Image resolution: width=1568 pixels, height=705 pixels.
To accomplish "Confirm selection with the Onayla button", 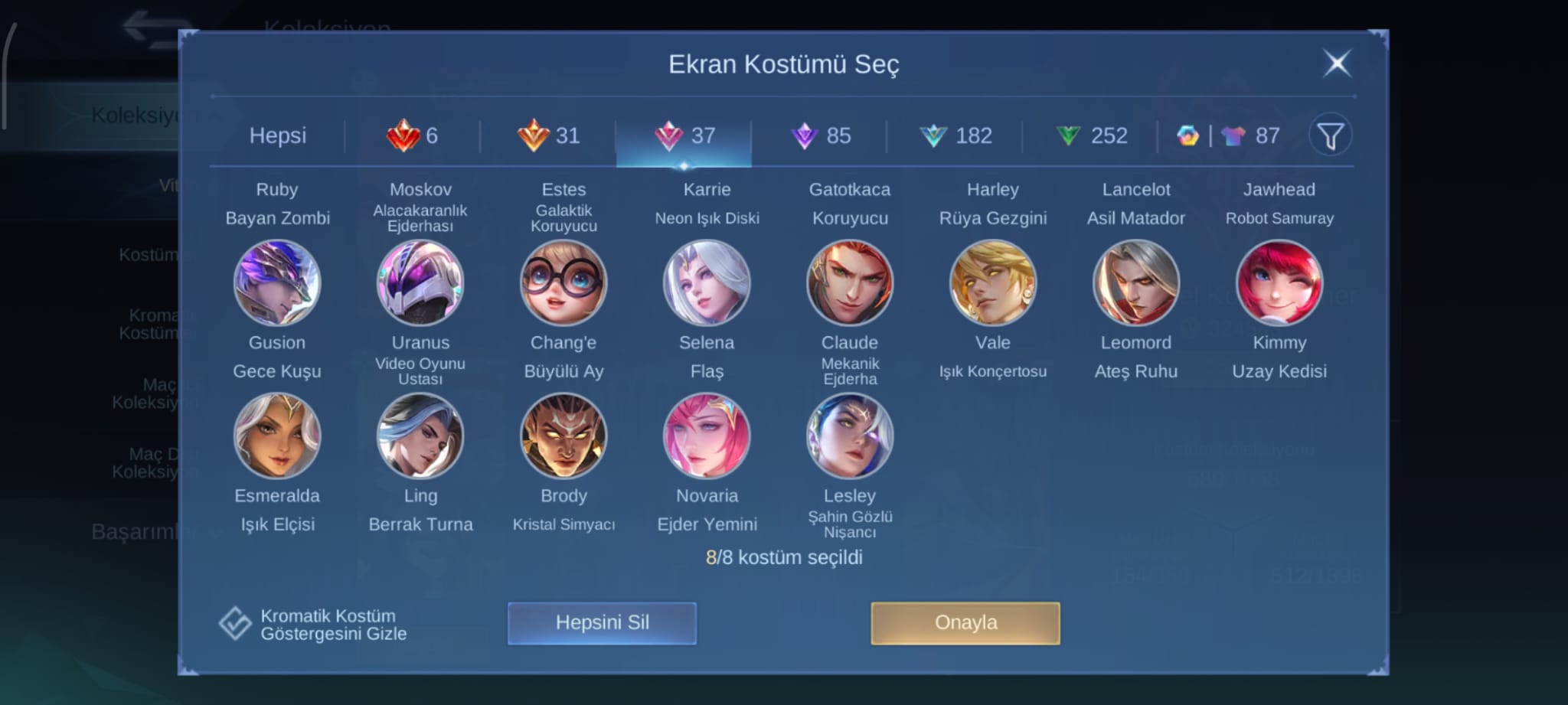I will [965, 622].
